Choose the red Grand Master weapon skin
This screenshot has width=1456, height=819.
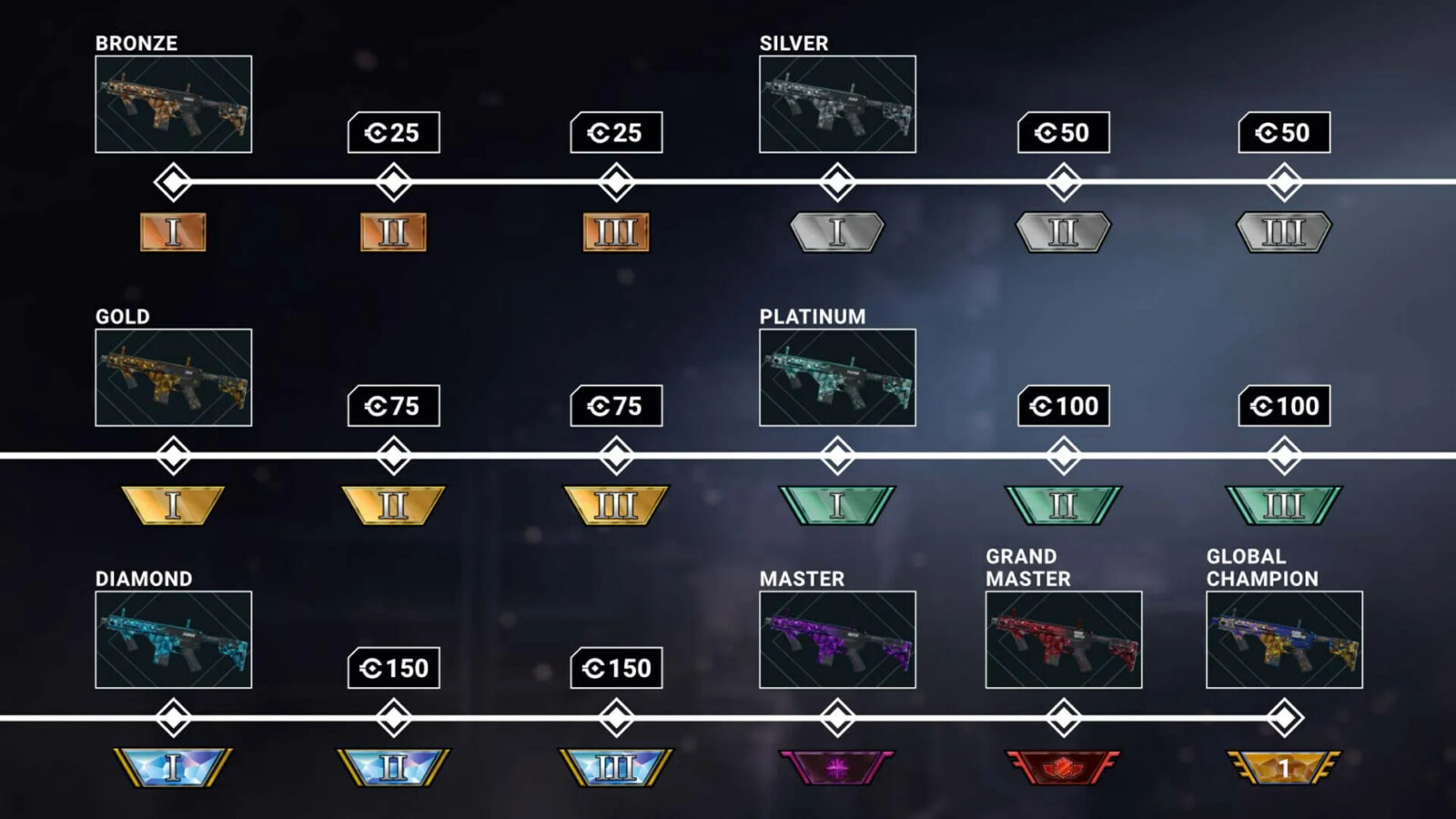tap(1063, 639)
